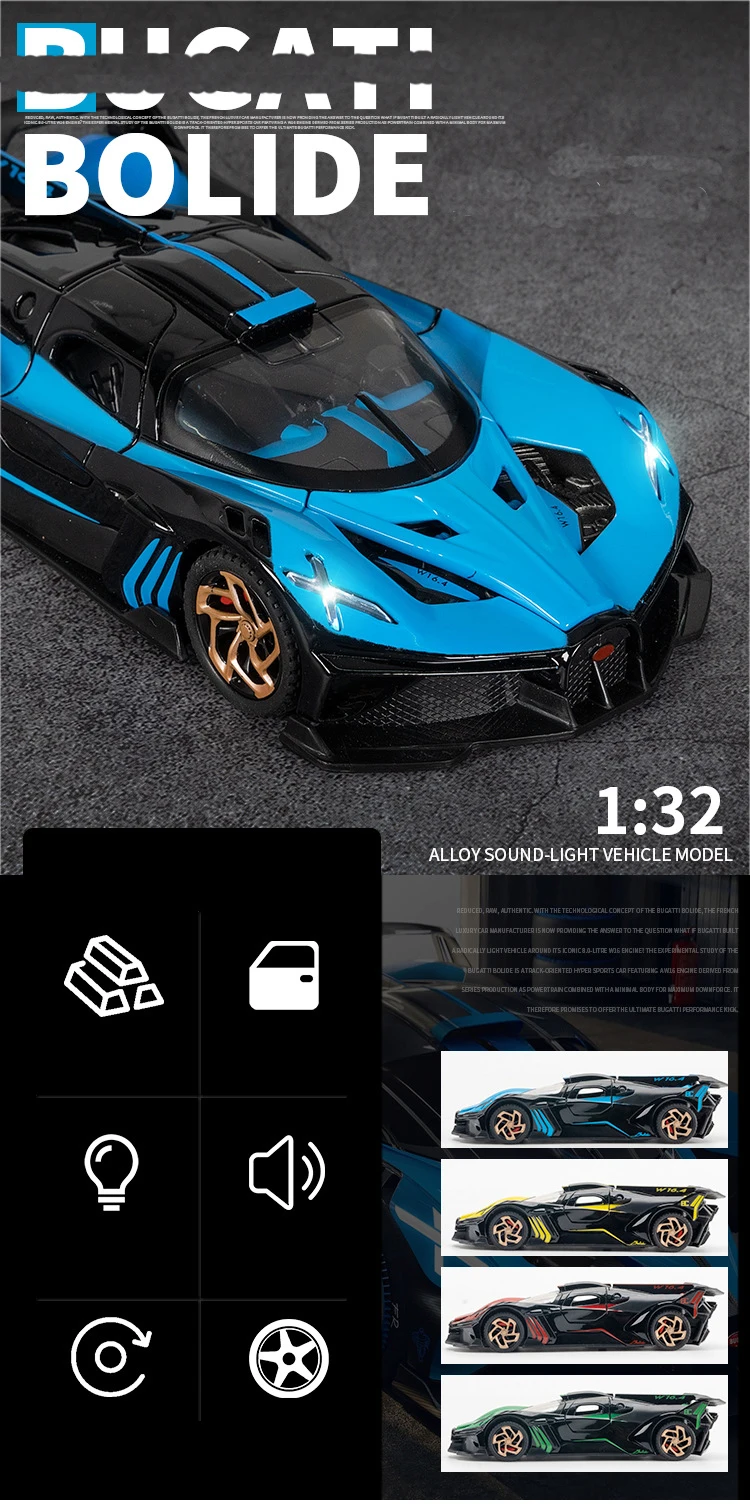Select the car door icon
The height and width of the screenshot is (1507, 750).
(x=284, y=975)
